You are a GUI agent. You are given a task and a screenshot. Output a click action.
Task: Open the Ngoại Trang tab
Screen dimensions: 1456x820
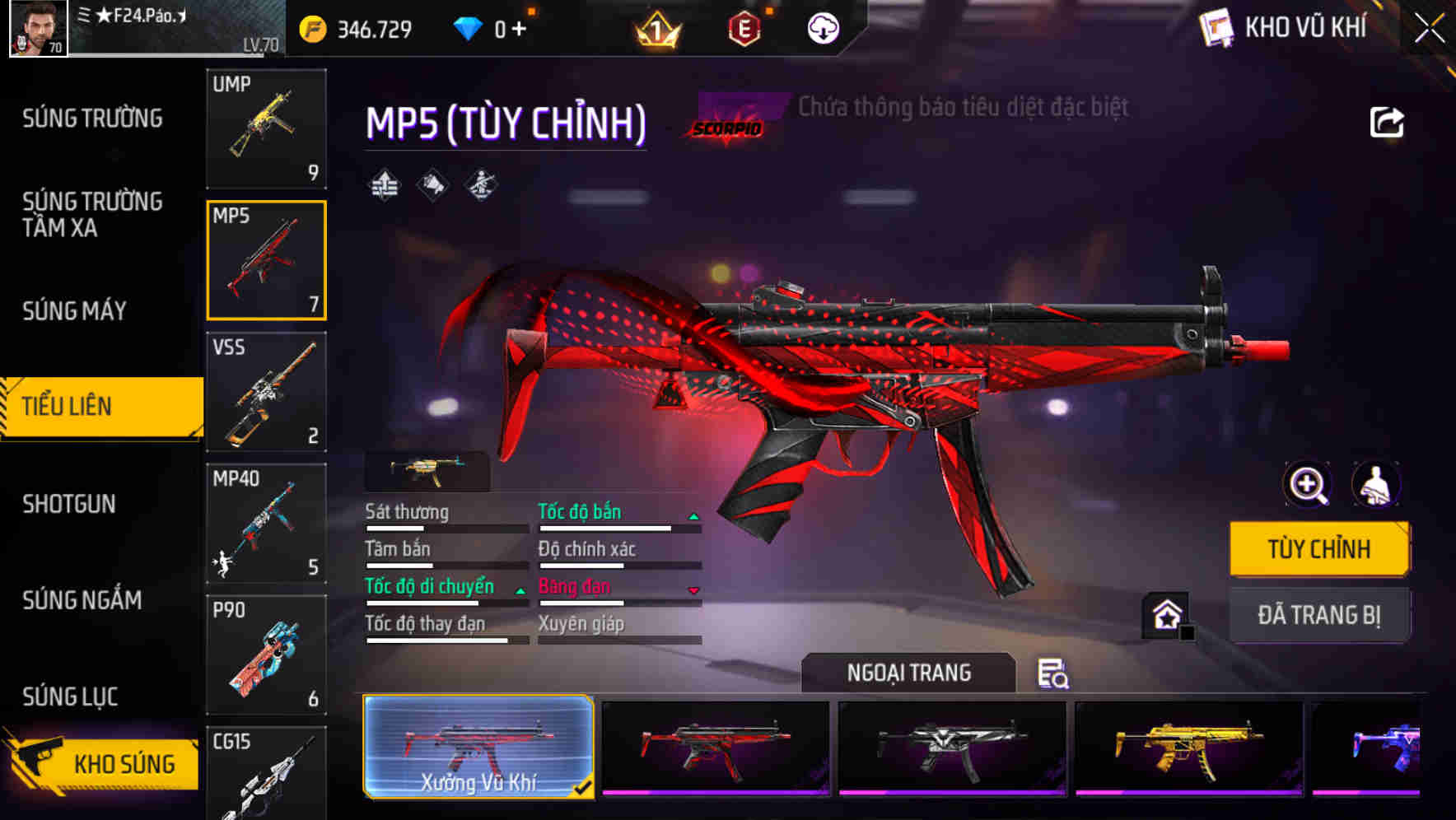[909, 672]
